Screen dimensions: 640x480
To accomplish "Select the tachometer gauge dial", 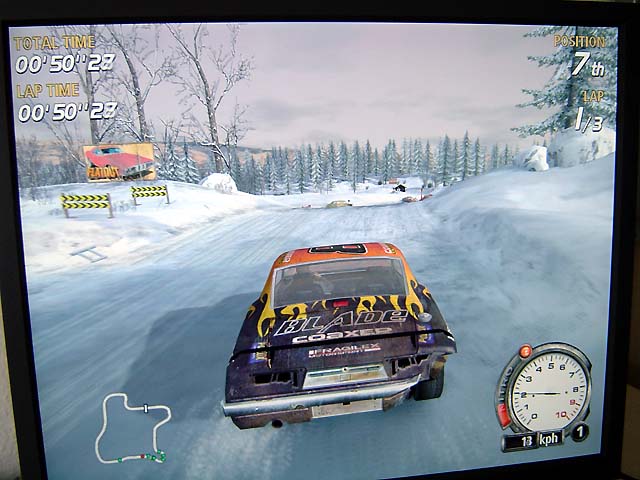I will (x=549, y=390).
